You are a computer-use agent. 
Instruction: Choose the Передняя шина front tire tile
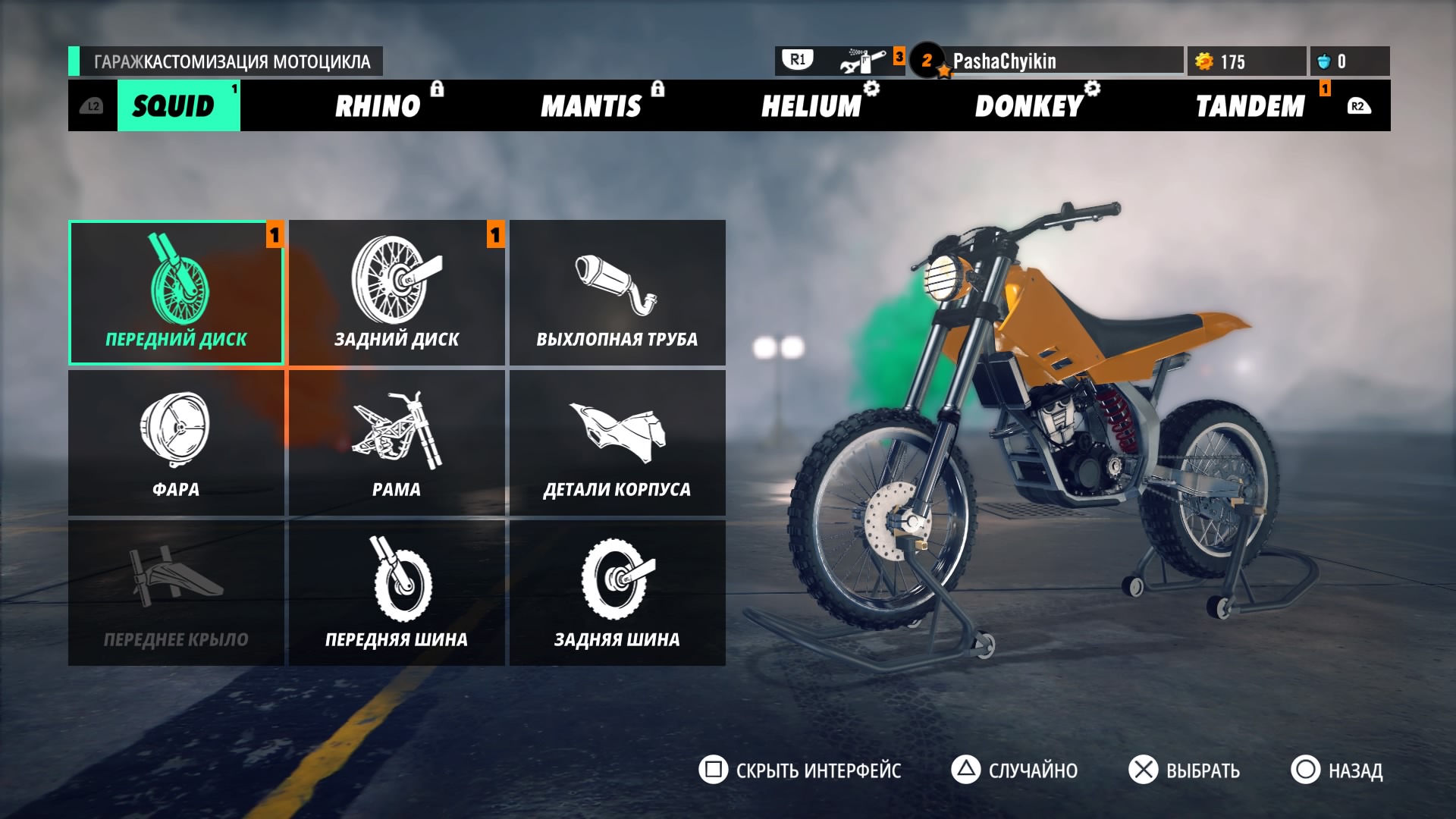tap(397, 593)
